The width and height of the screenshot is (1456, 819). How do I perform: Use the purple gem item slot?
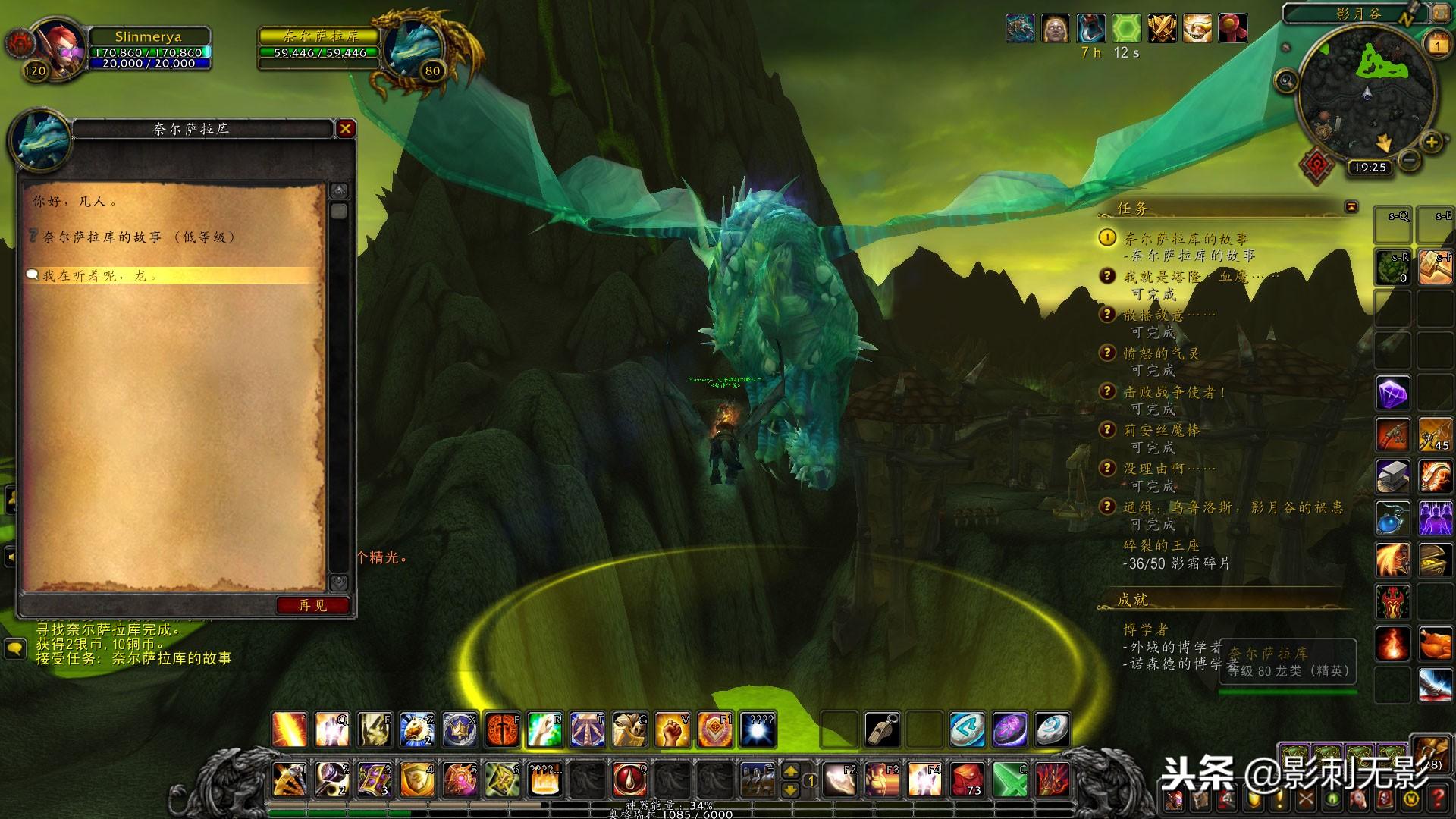pos(1393,394)
